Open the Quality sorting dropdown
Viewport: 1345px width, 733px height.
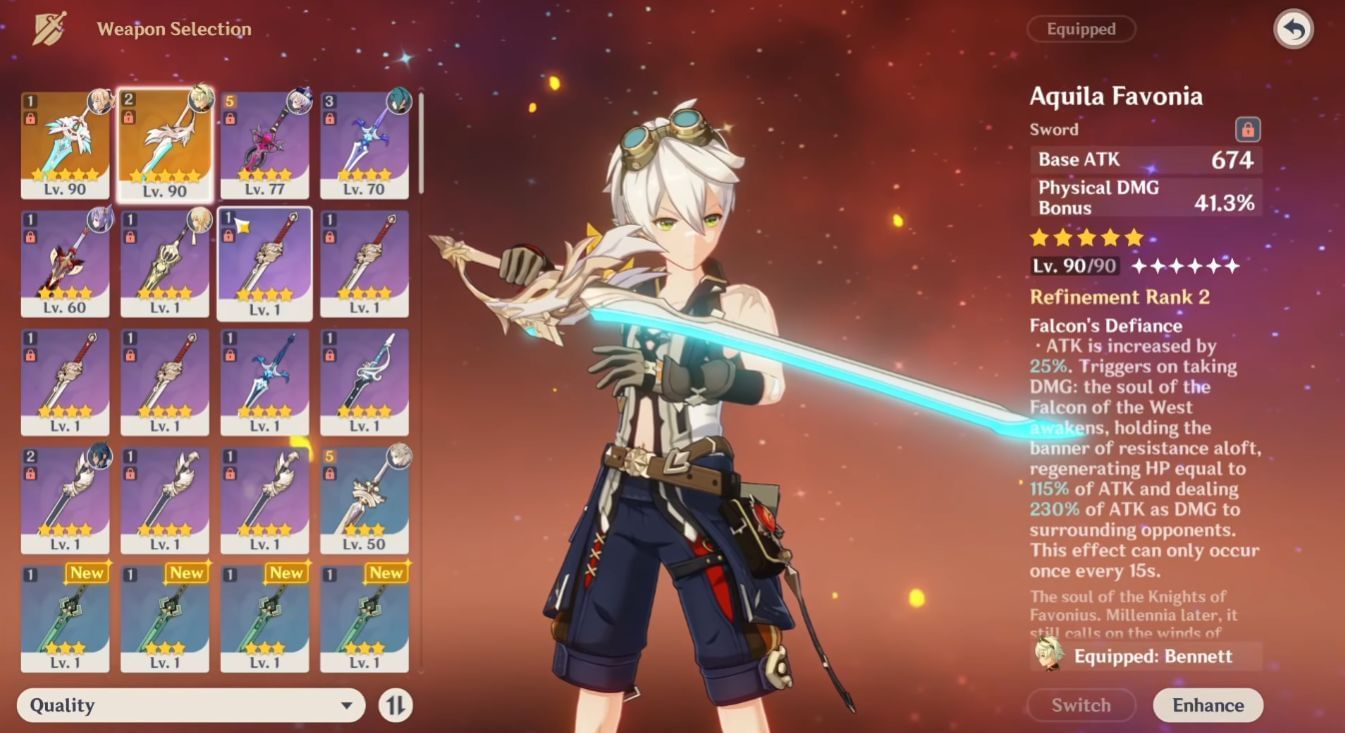coord(190,706)
